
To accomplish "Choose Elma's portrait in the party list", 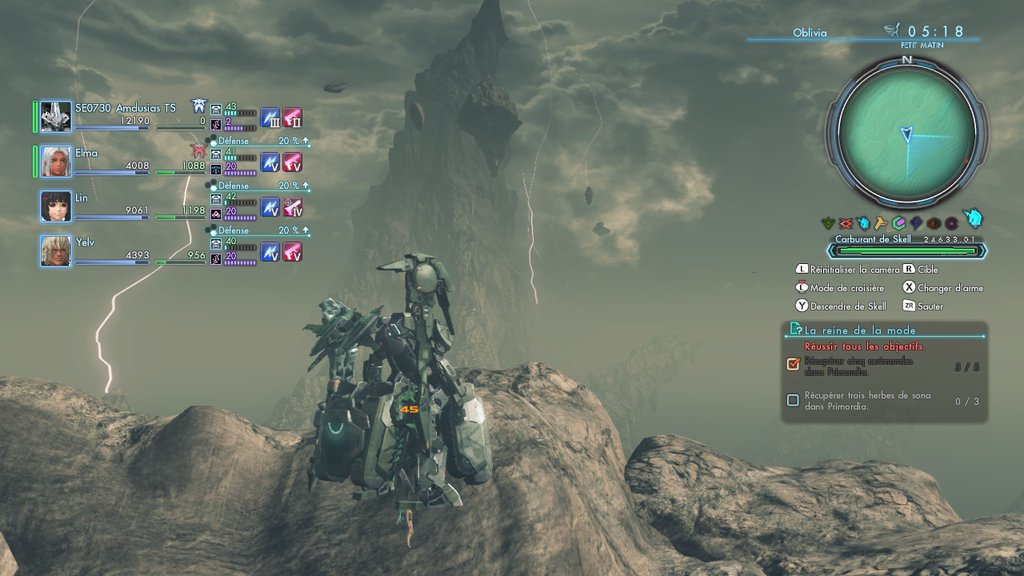I will click(56, 161).
